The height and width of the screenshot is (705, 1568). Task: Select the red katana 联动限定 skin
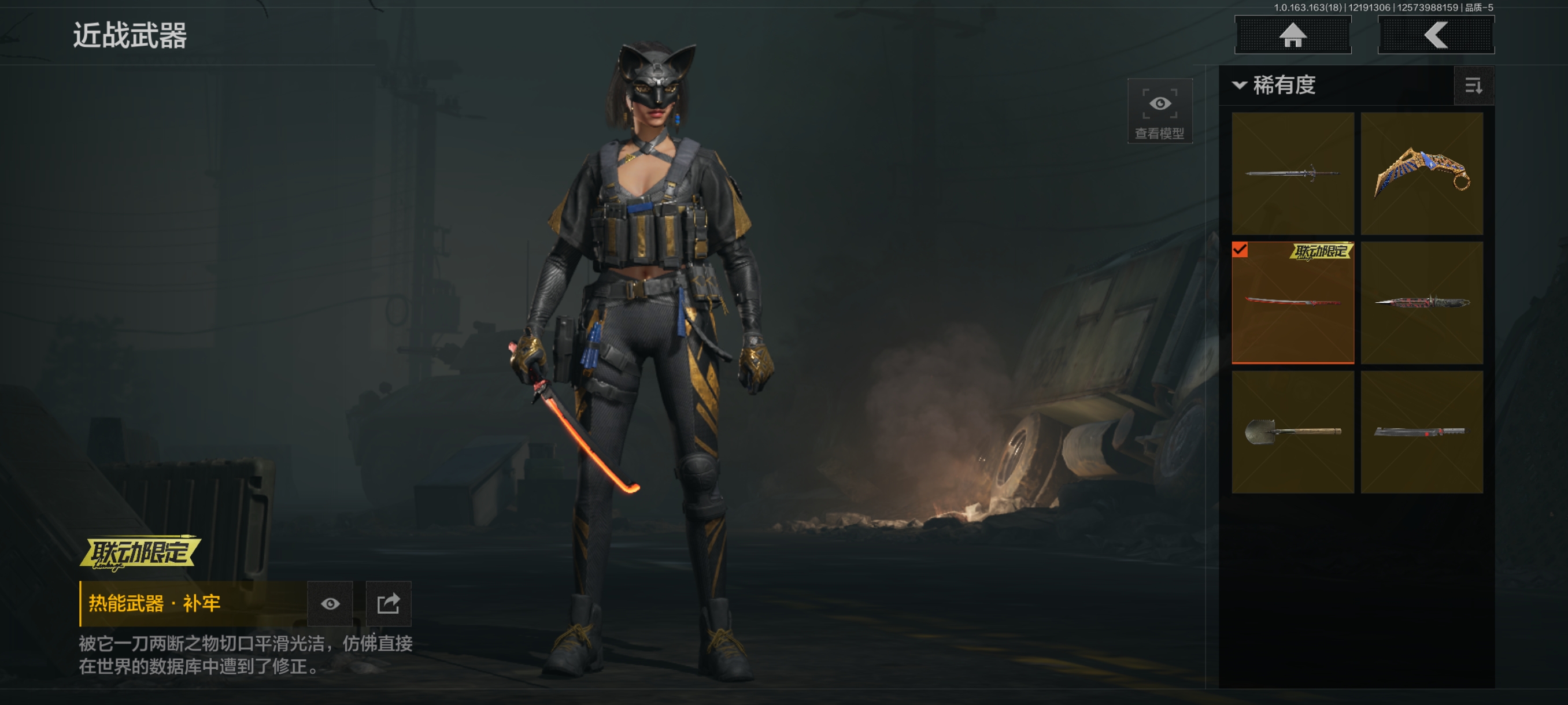1292,302
